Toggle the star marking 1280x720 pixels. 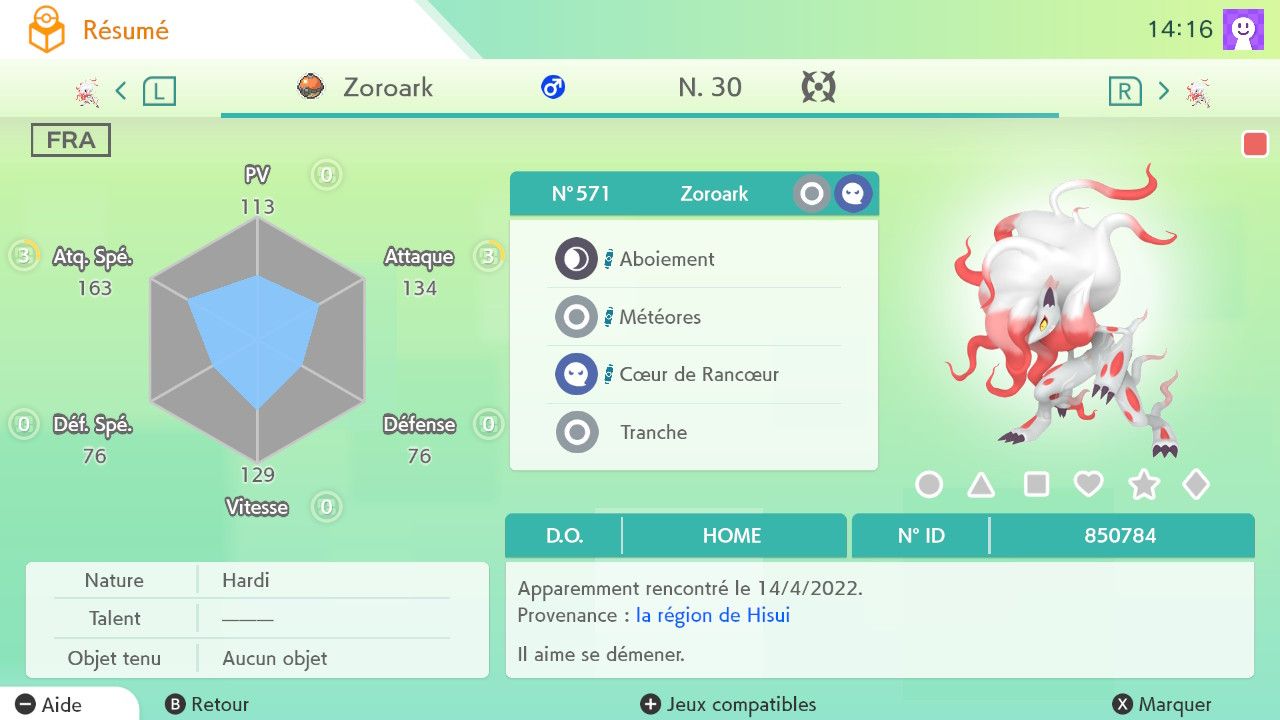pos(1143,485)
